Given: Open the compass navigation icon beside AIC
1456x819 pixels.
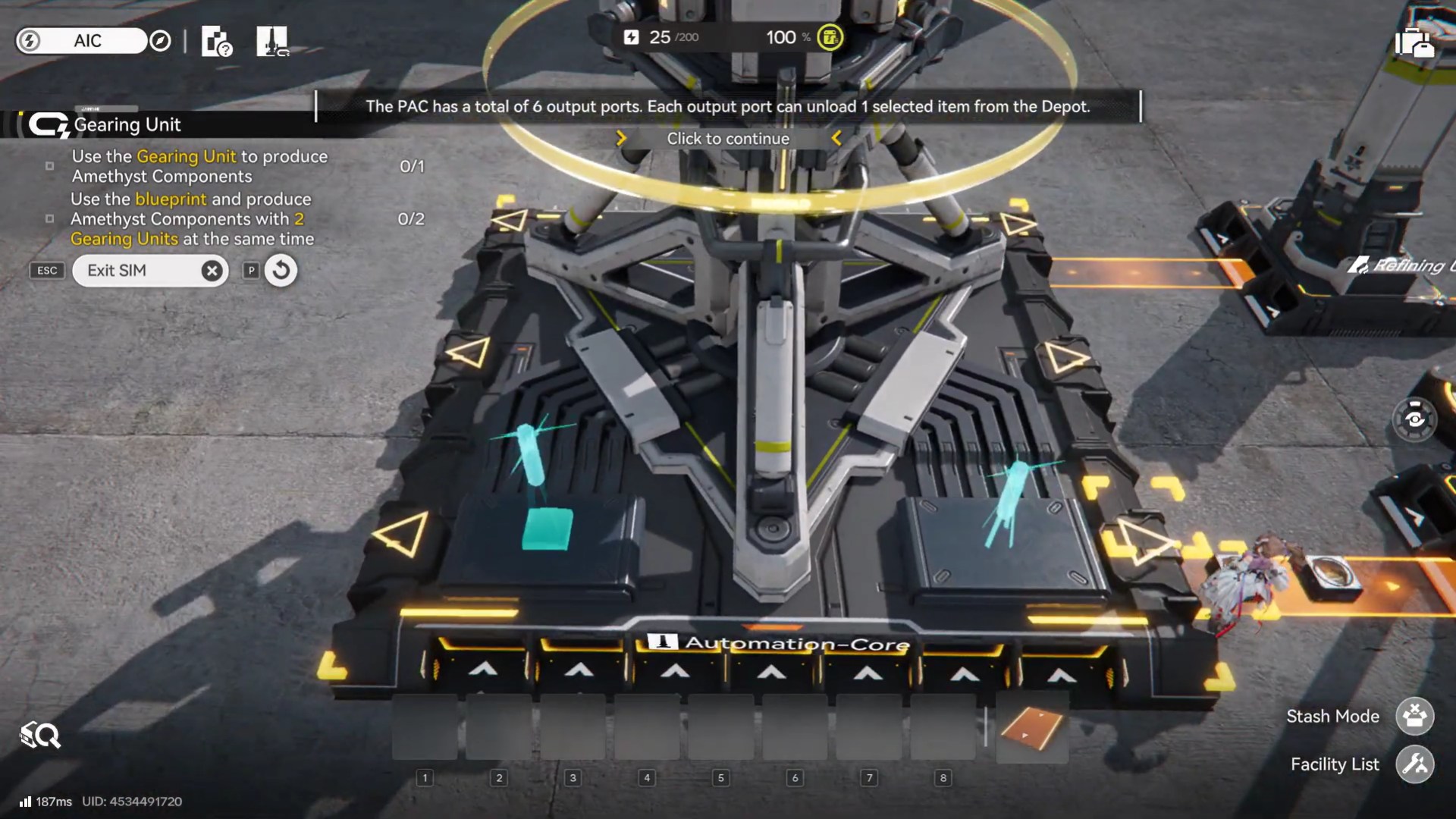Looking at the screenshot, I should coord(159,41).
